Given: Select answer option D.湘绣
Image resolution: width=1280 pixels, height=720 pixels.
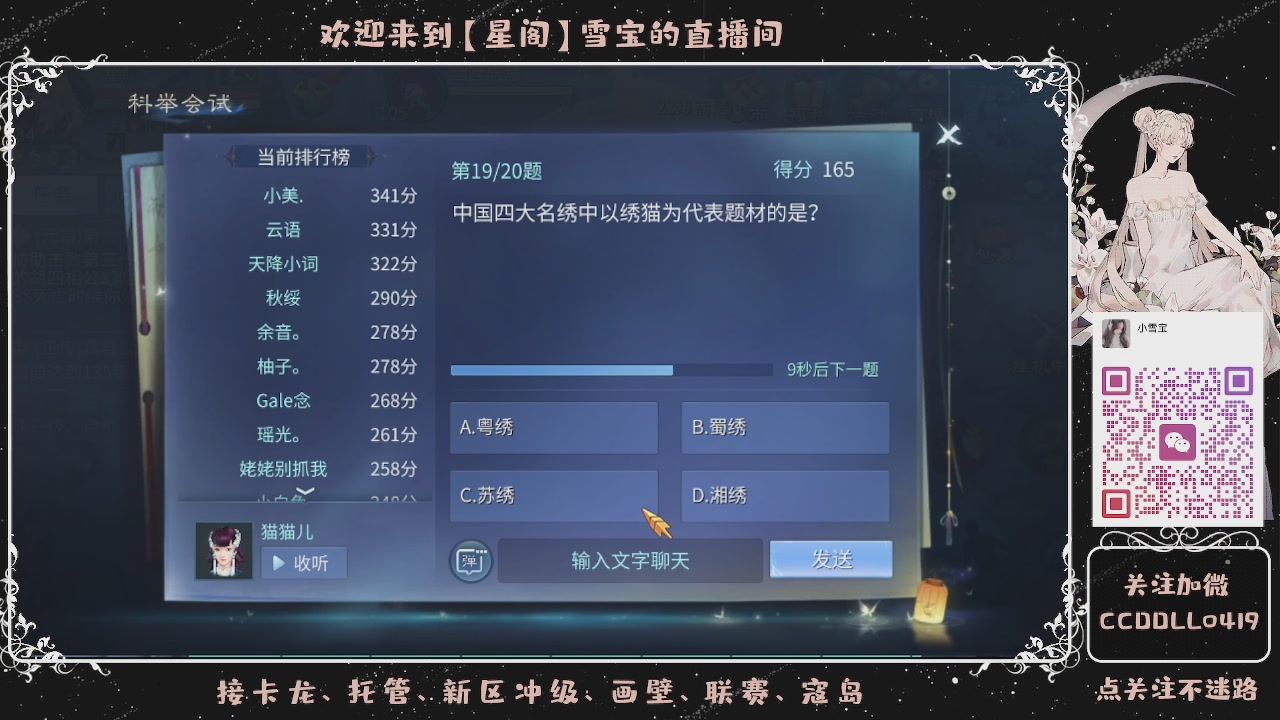Looking at the screenshot, I should click(785, 496).
